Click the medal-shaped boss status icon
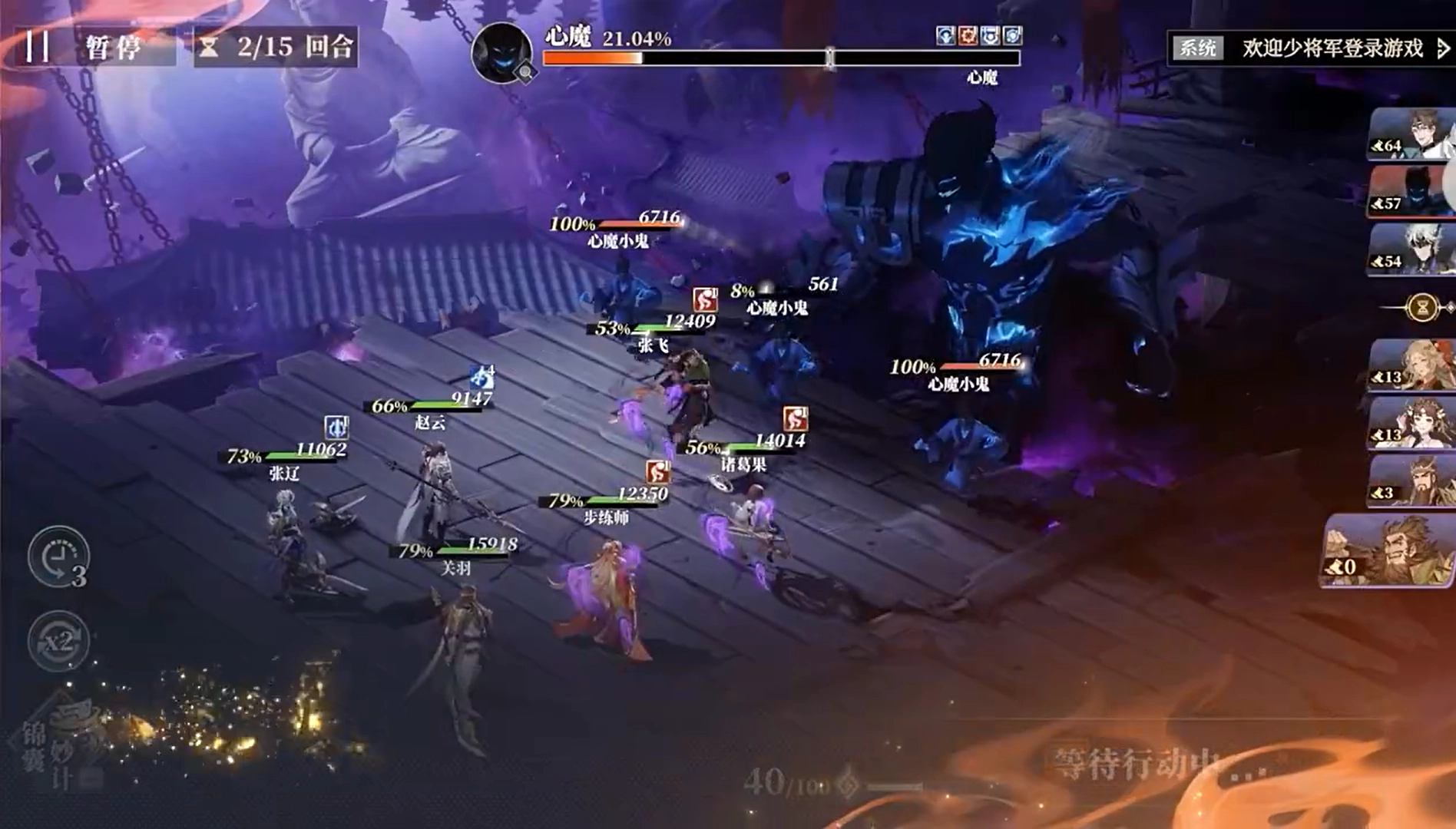This screenshot has width=1456, height=829. click(x=991, y=36)
